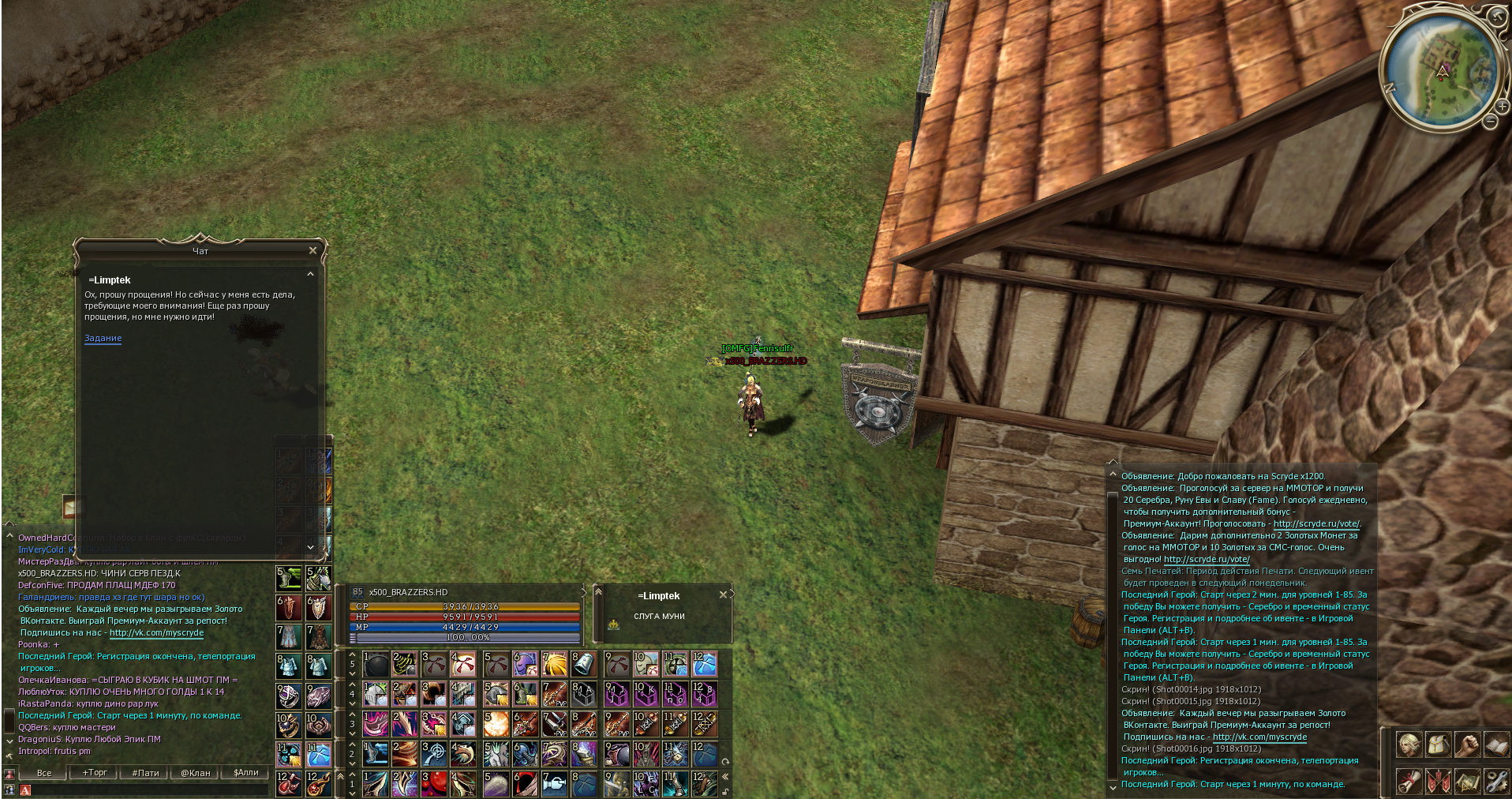
Task: Zoom out the minimap with minus button
Action: (x=1490, y=122)
